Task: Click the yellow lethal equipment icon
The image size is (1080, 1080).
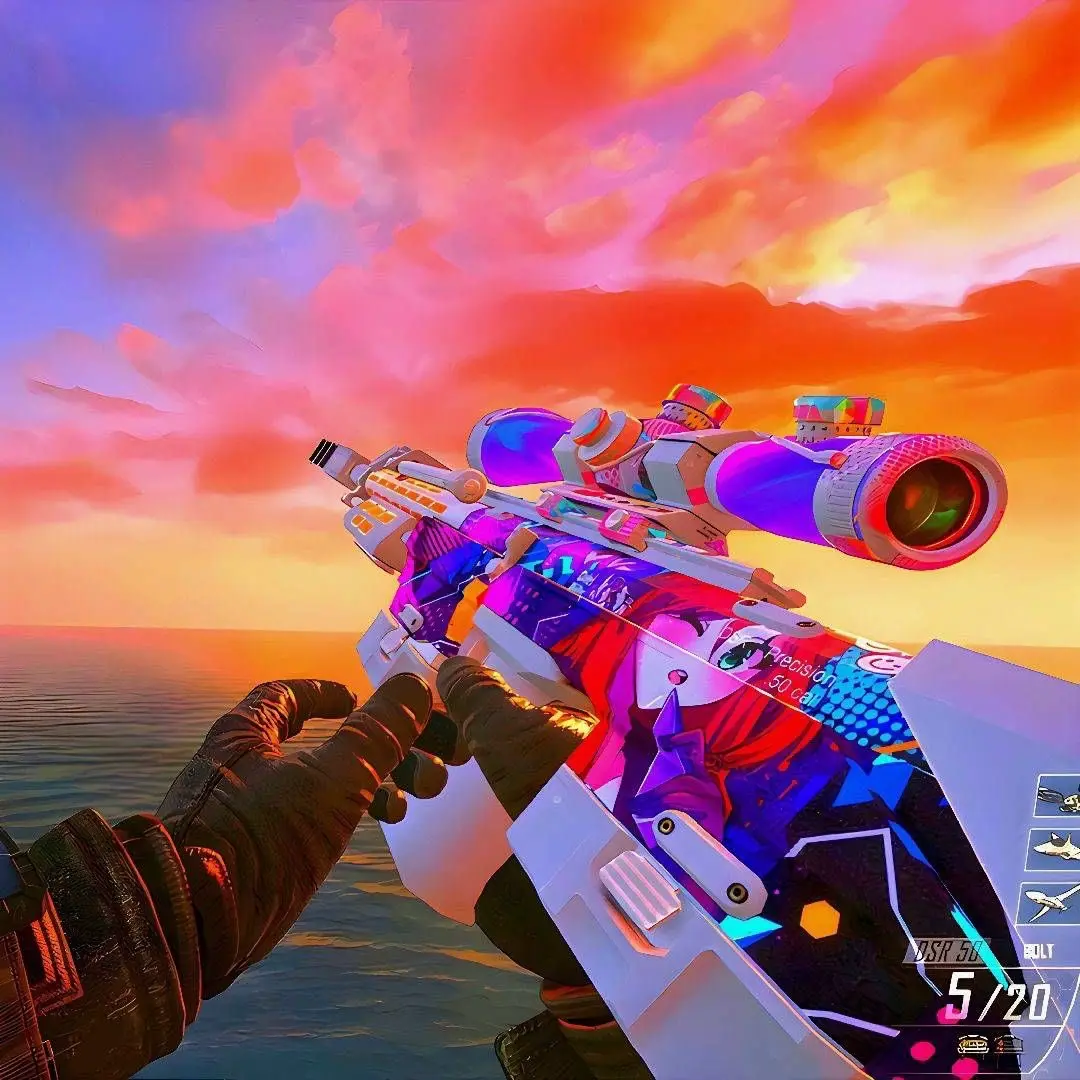Action: click(972, 1044)
